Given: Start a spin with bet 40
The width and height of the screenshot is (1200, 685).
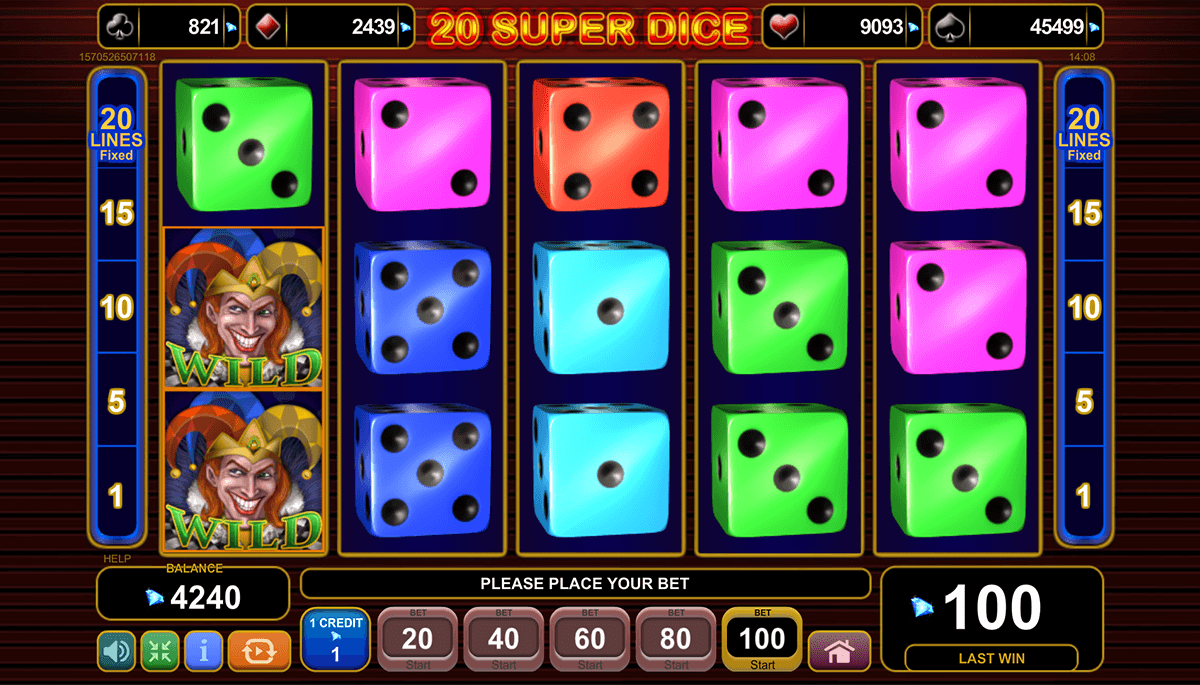Looking at the screenshot, I should tap(504, 640).
